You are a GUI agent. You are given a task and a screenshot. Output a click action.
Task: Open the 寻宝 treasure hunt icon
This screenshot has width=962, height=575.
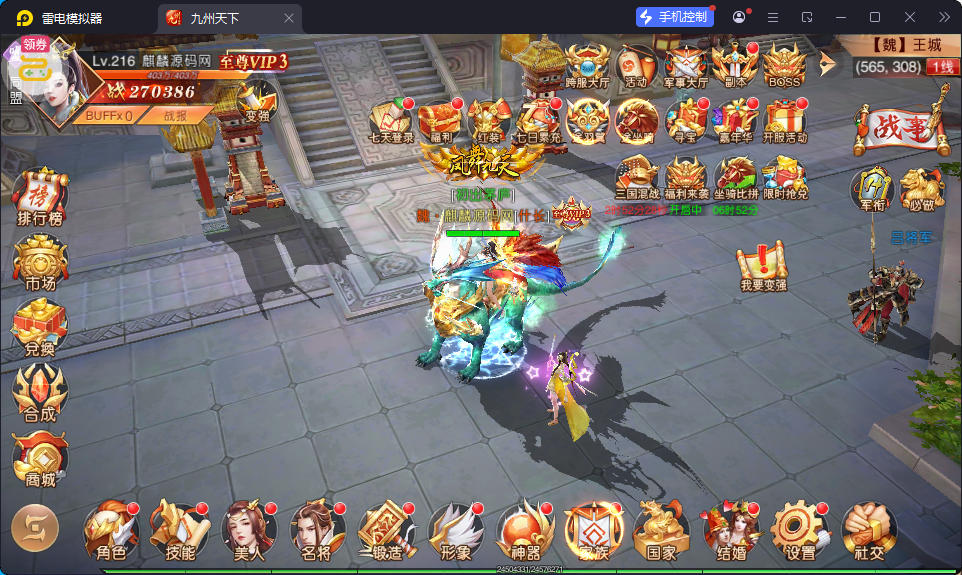(686, 120)
